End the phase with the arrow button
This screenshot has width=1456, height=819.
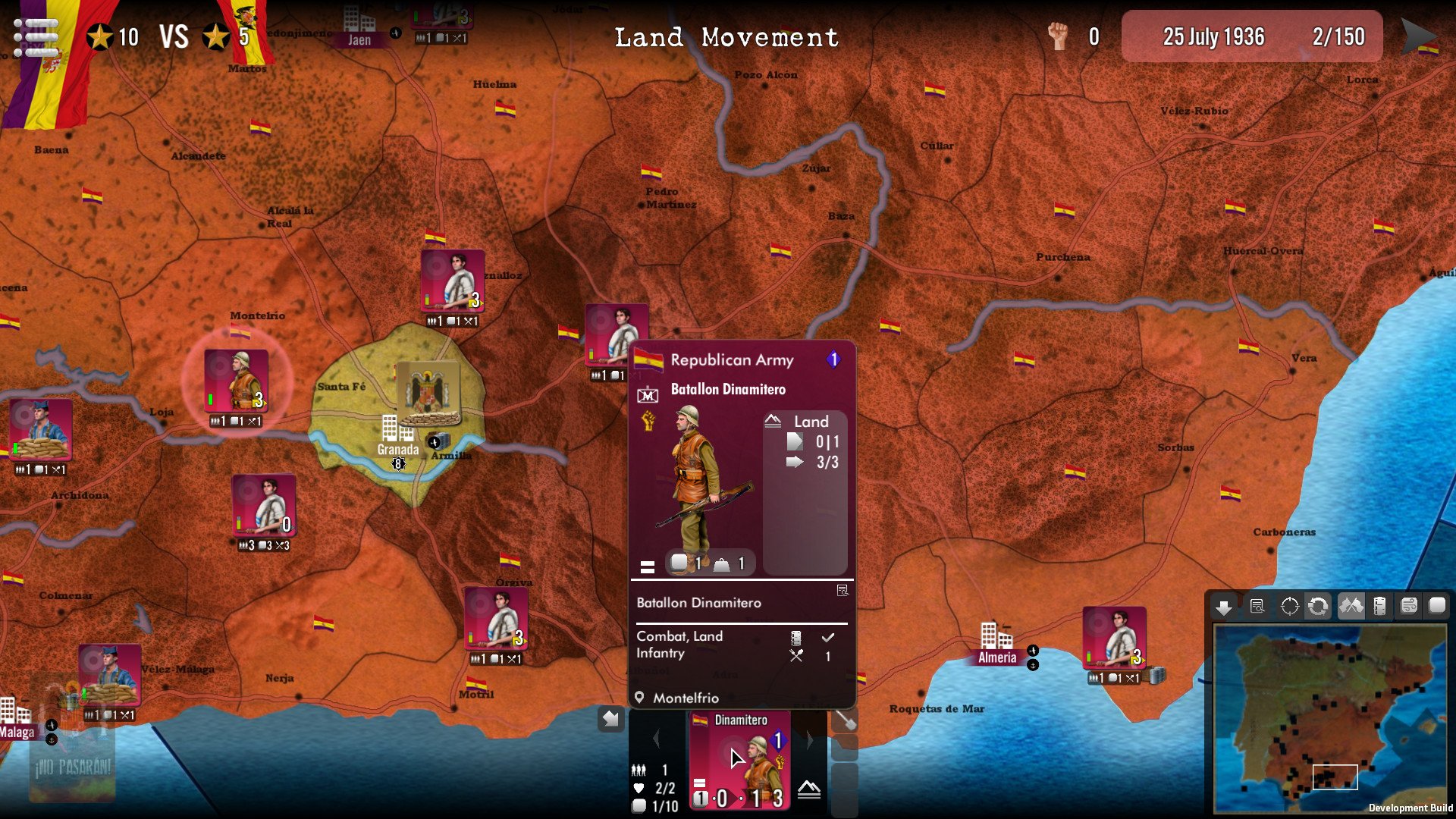[x=1418, y=36]
